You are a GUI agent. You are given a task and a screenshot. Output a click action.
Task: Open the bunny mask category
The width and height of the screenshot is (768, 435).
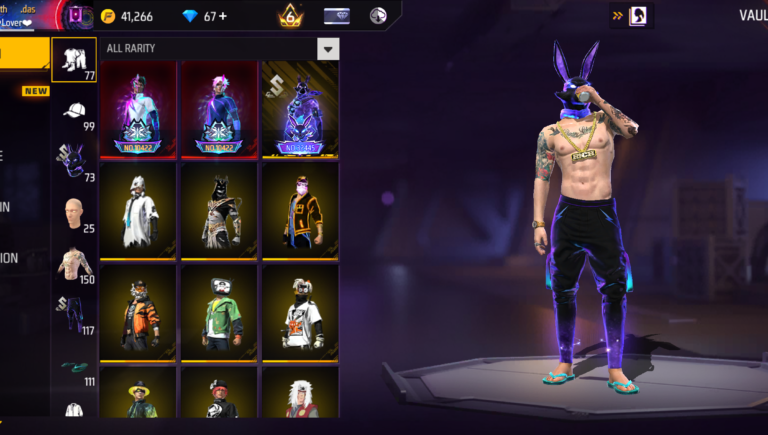coord(74,160)
